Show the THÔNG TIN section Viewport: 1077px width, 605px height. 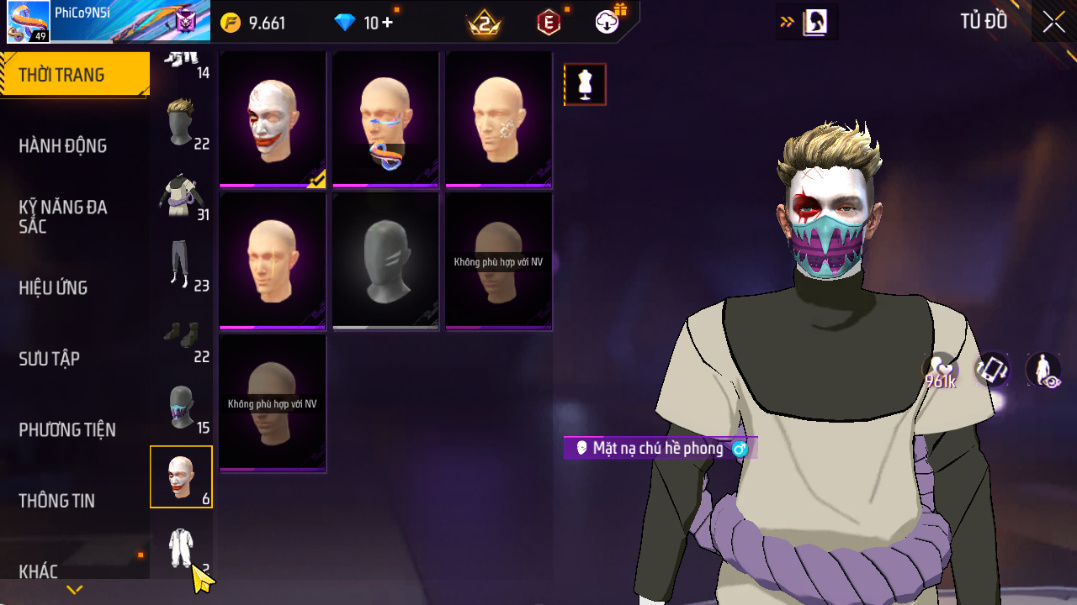(56, 501)
